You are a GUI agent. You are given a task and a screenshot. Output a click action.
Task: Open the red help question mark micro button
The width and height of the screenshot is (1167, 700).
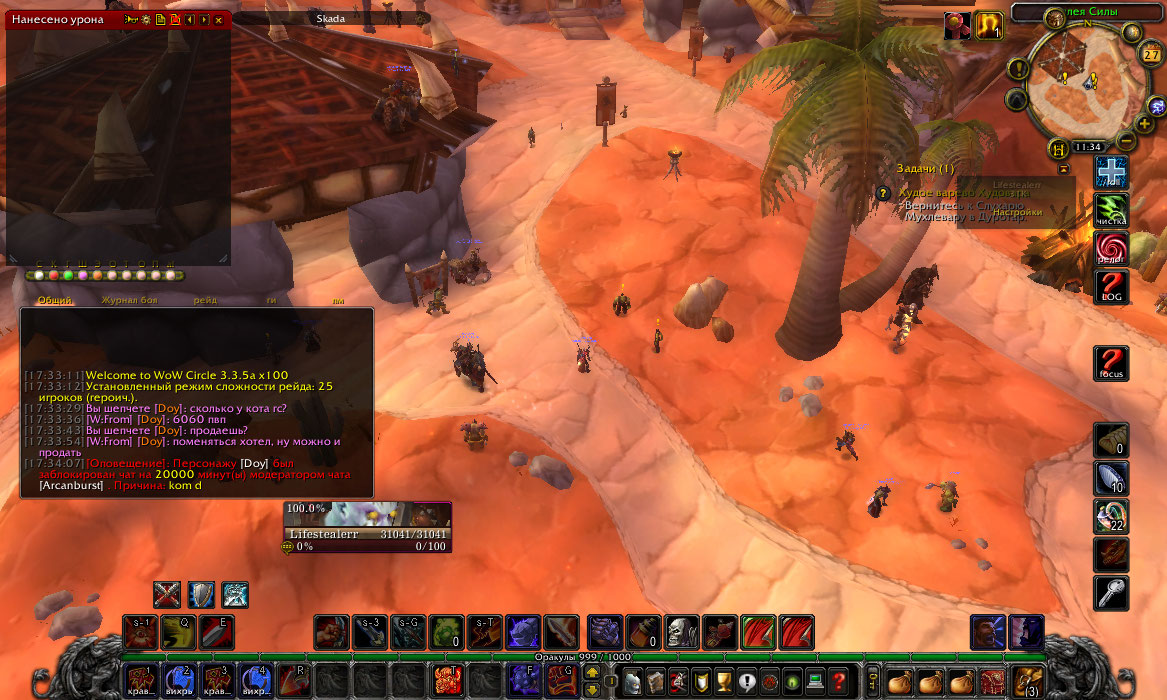point(840,681)
